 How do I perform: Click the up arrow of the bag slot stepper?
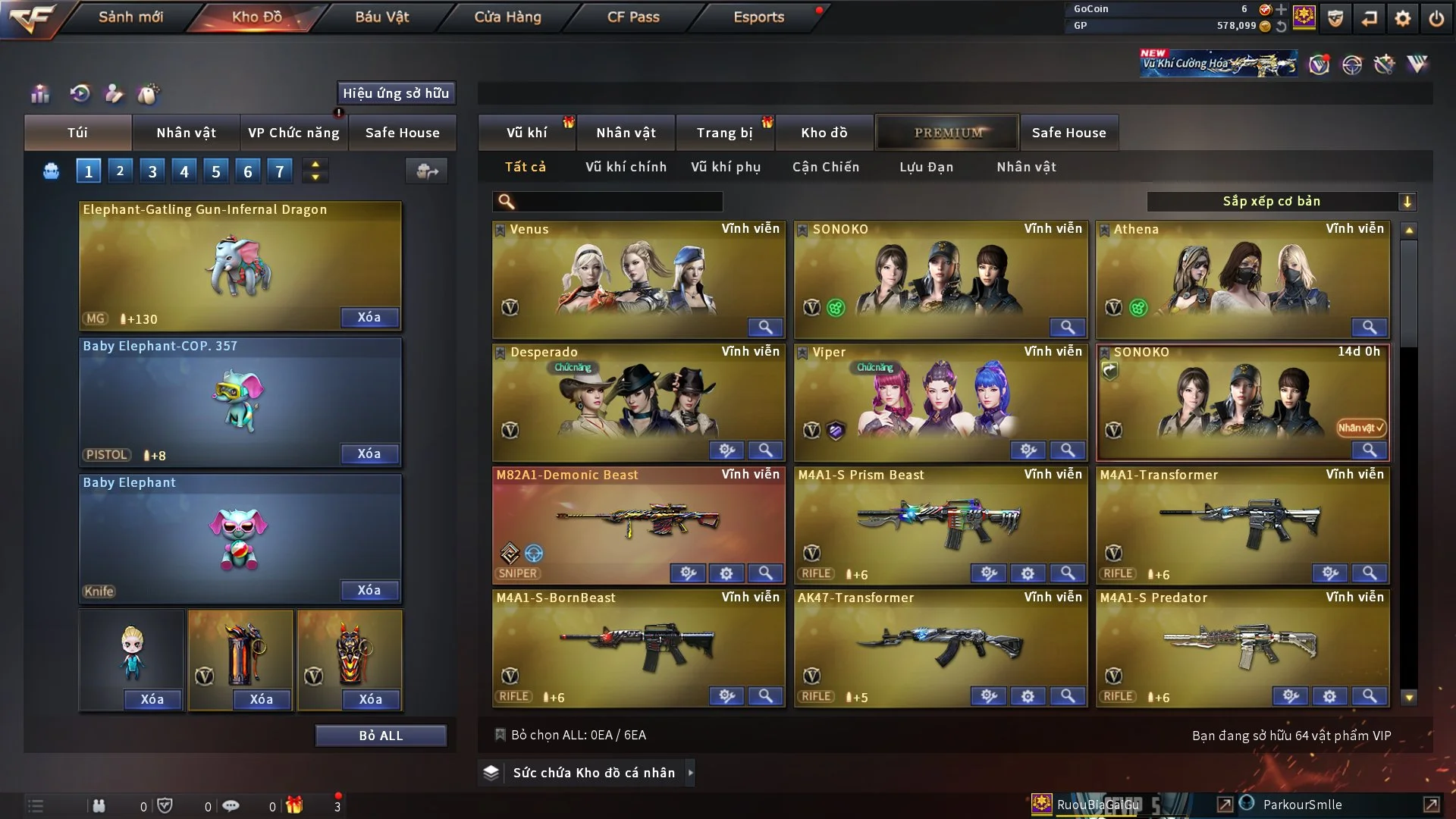pos(315,164)
